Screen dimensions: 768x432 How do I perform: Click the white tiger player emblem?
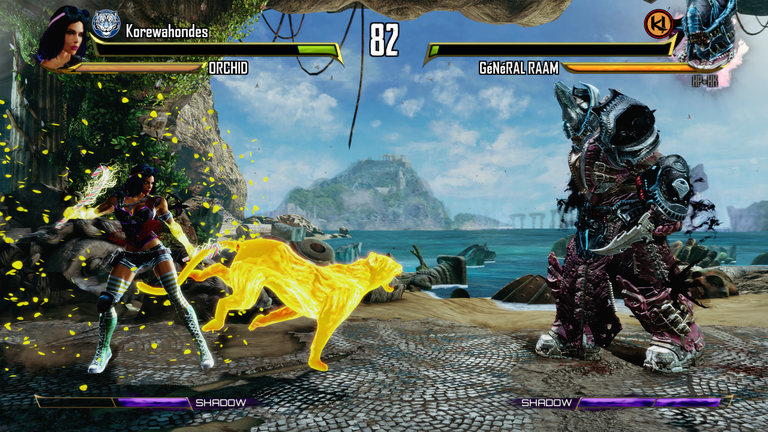click(x=105, y=24)
